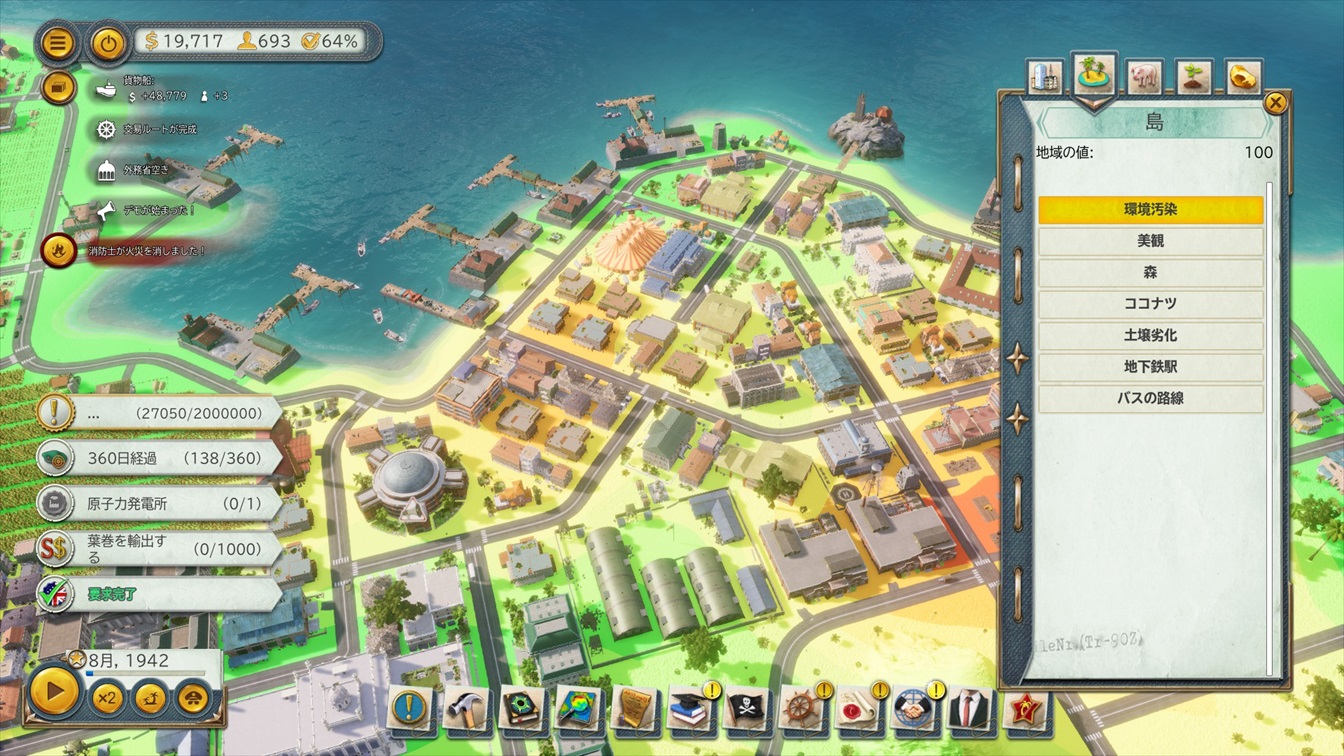The width and height of the screenshot is (1344, 756).
Task: Choose the バスの路線 overlay
Action: click(1150, 399)
